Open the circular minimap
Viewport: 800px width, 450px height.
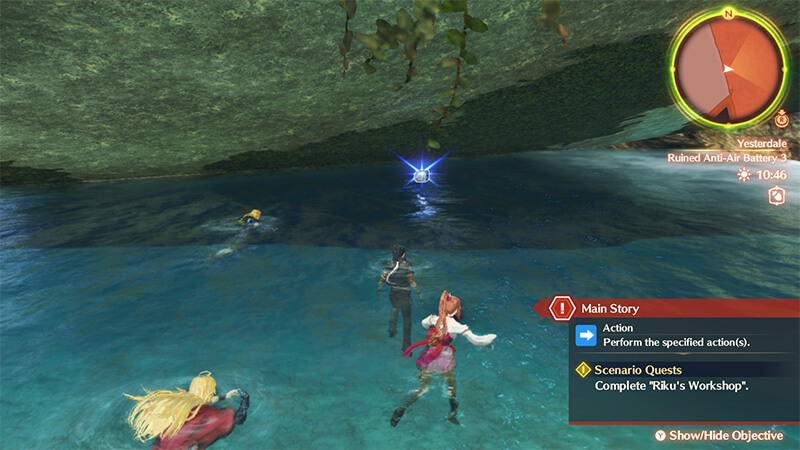coord(727,68)
